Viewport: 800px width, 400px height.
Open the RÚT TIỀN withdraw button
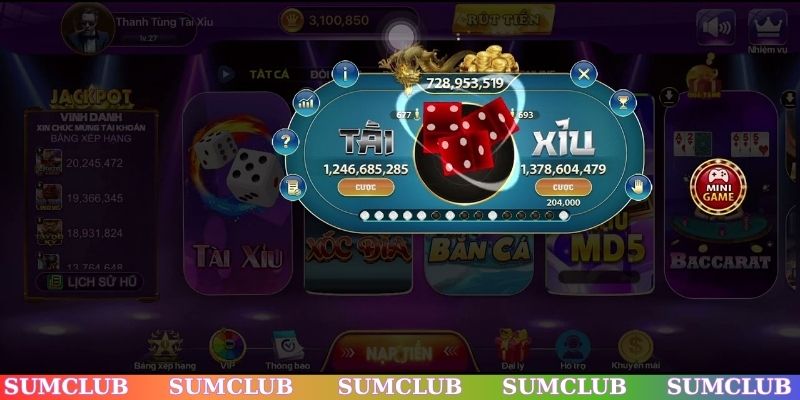[x=504, y=19]
